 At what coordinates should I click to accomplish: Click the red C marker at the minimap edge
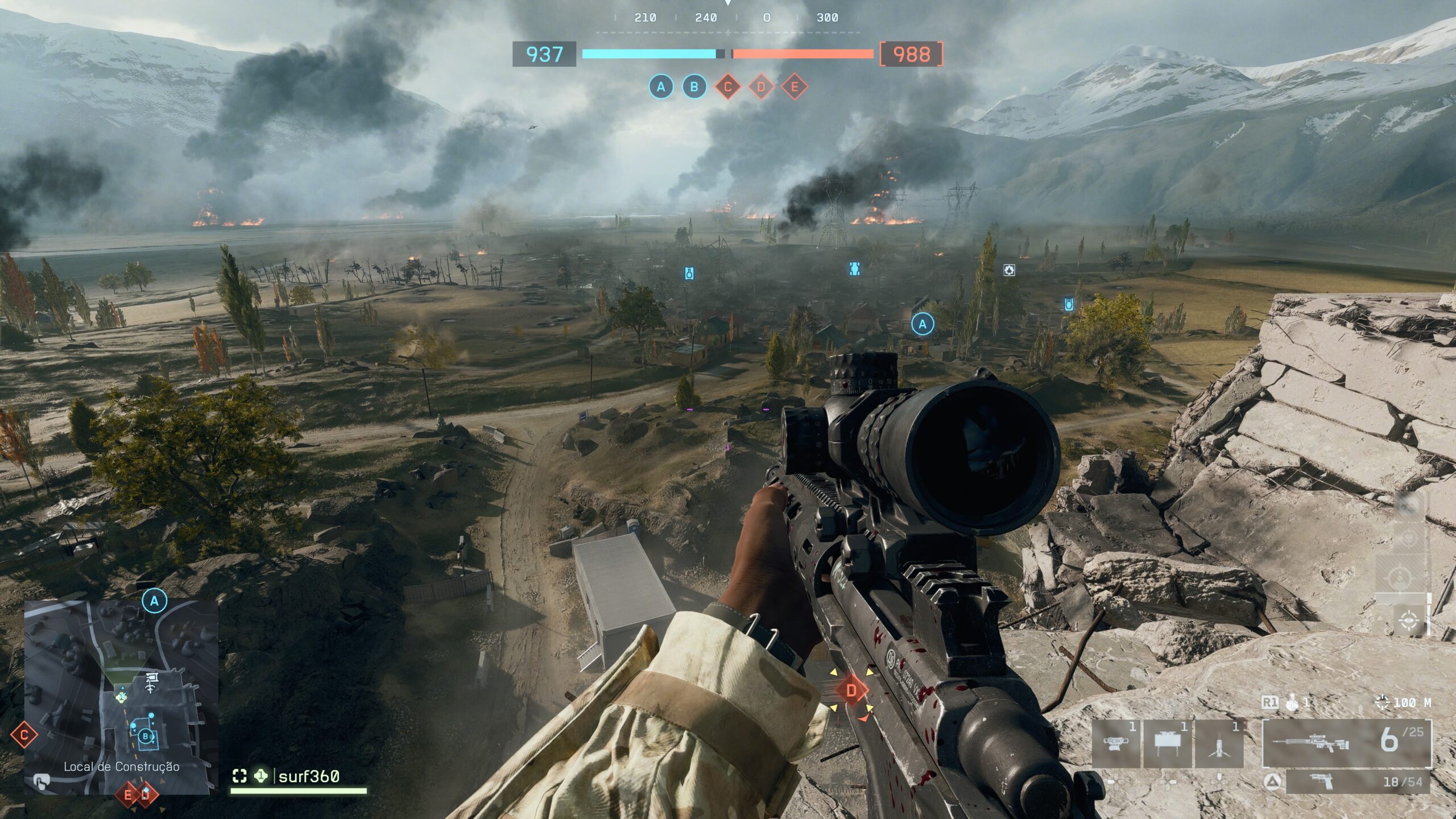(24, 735)
